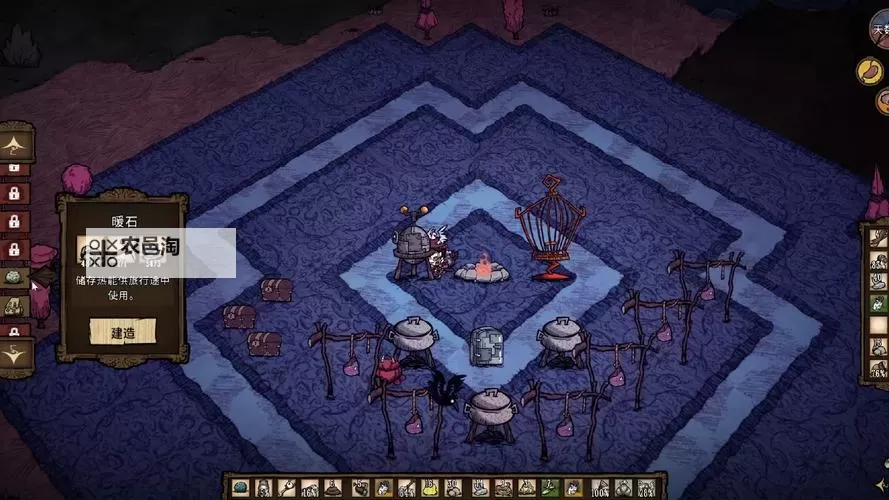This screenshot has height=500, width=889.
Task: Click the hunger stomach meter icon
Action: pyautogui.click(x=868, y=70)
